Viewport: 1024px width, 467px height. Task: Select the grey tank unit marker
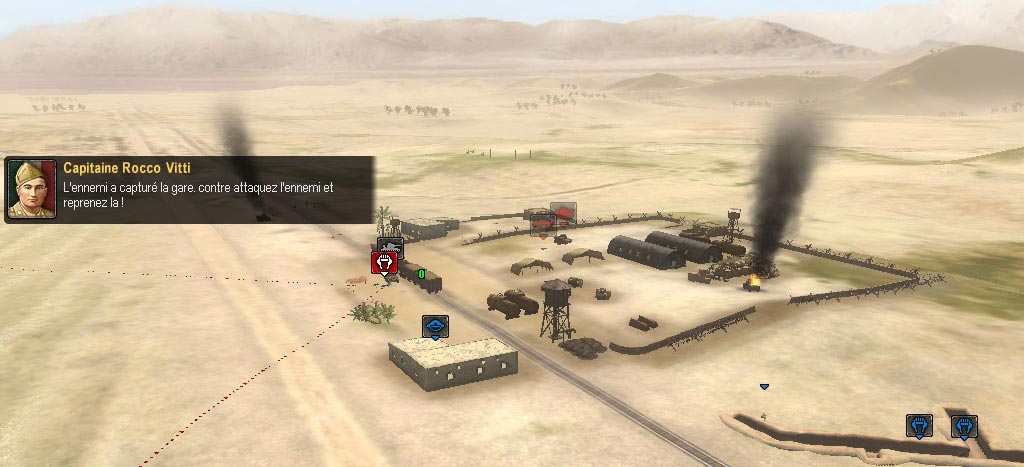[390, 245]
